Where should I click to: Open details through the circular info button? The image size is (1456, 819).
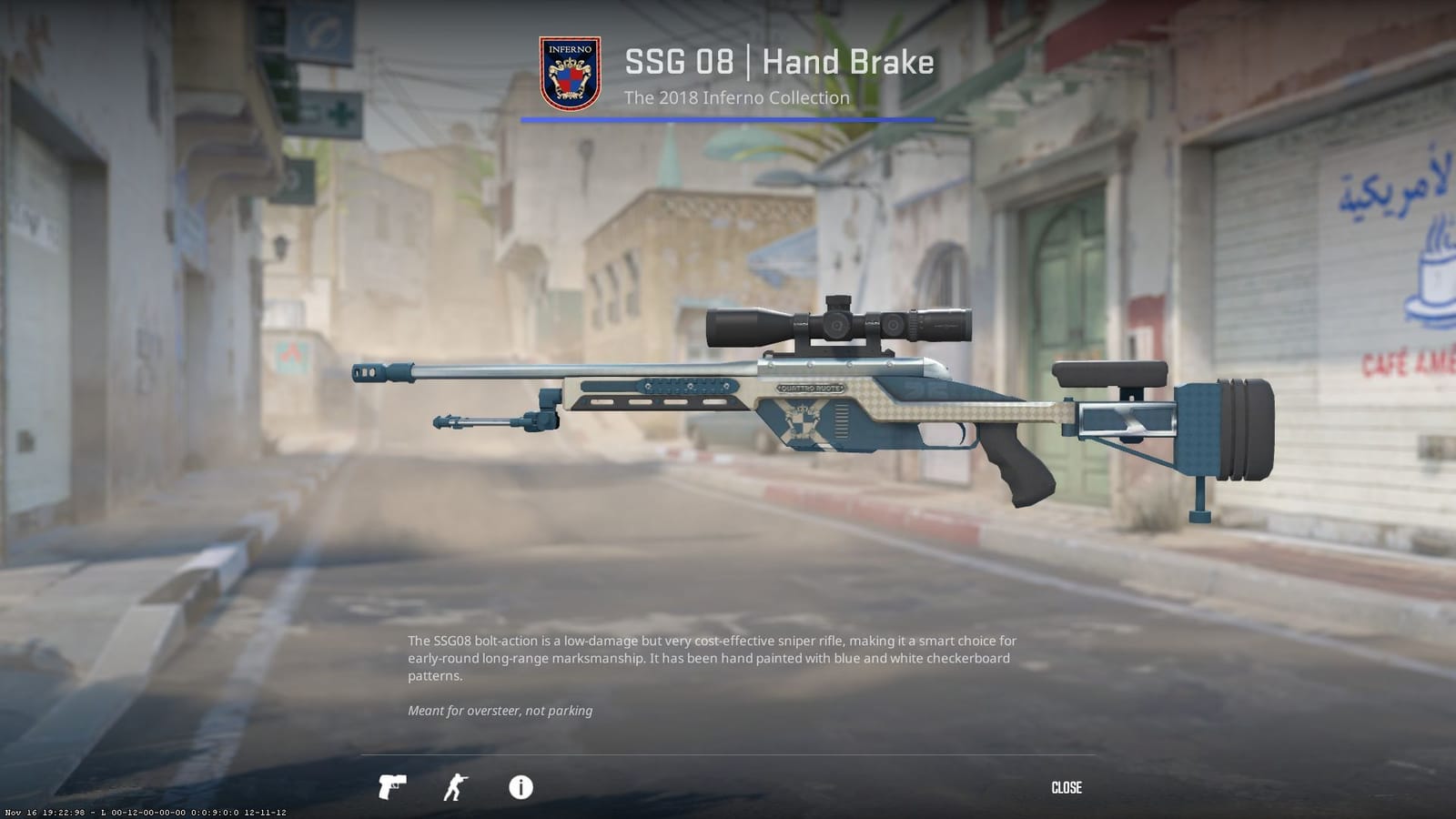click(520, 788)
